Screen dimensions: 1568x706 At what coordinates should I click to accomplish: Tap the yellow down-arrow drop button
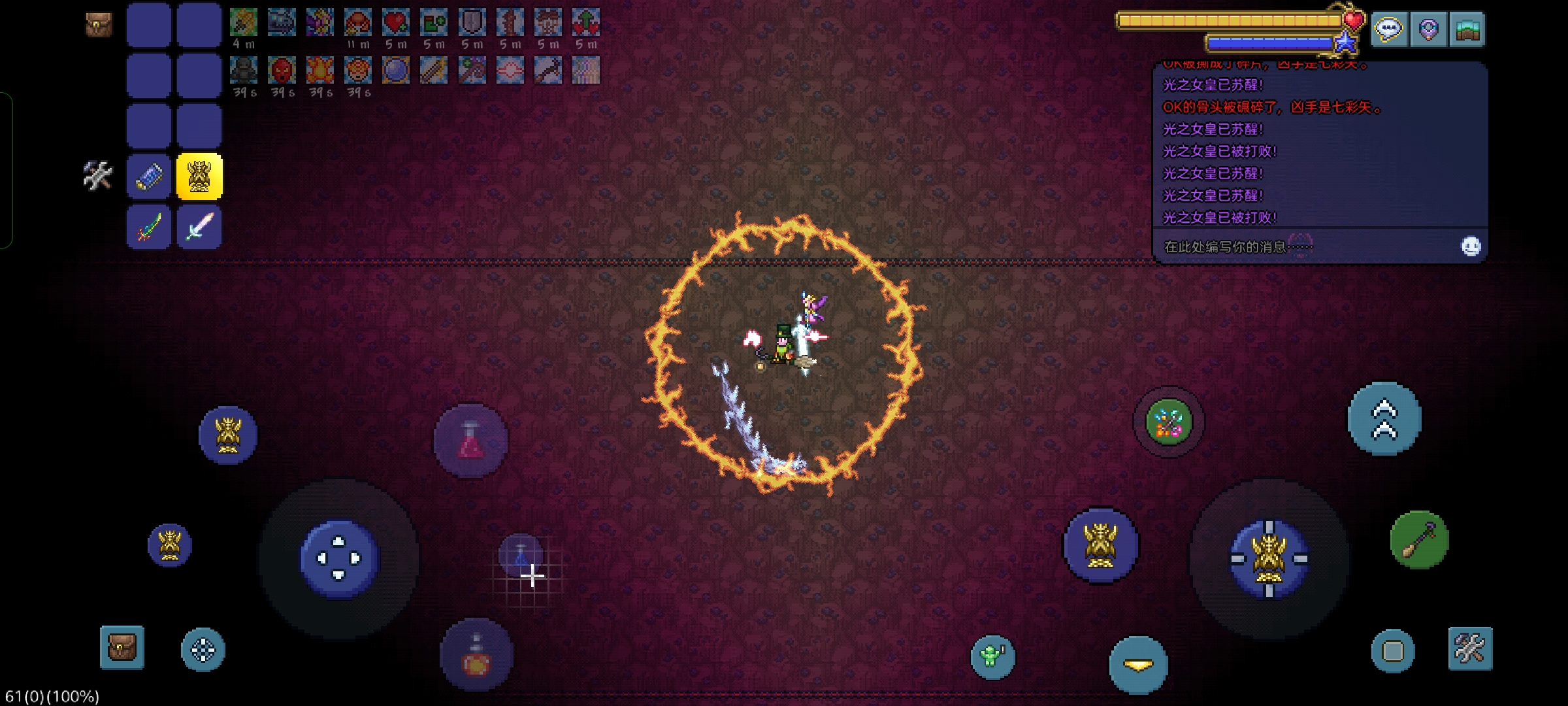pyautogui.click(x=1138, y=665)
